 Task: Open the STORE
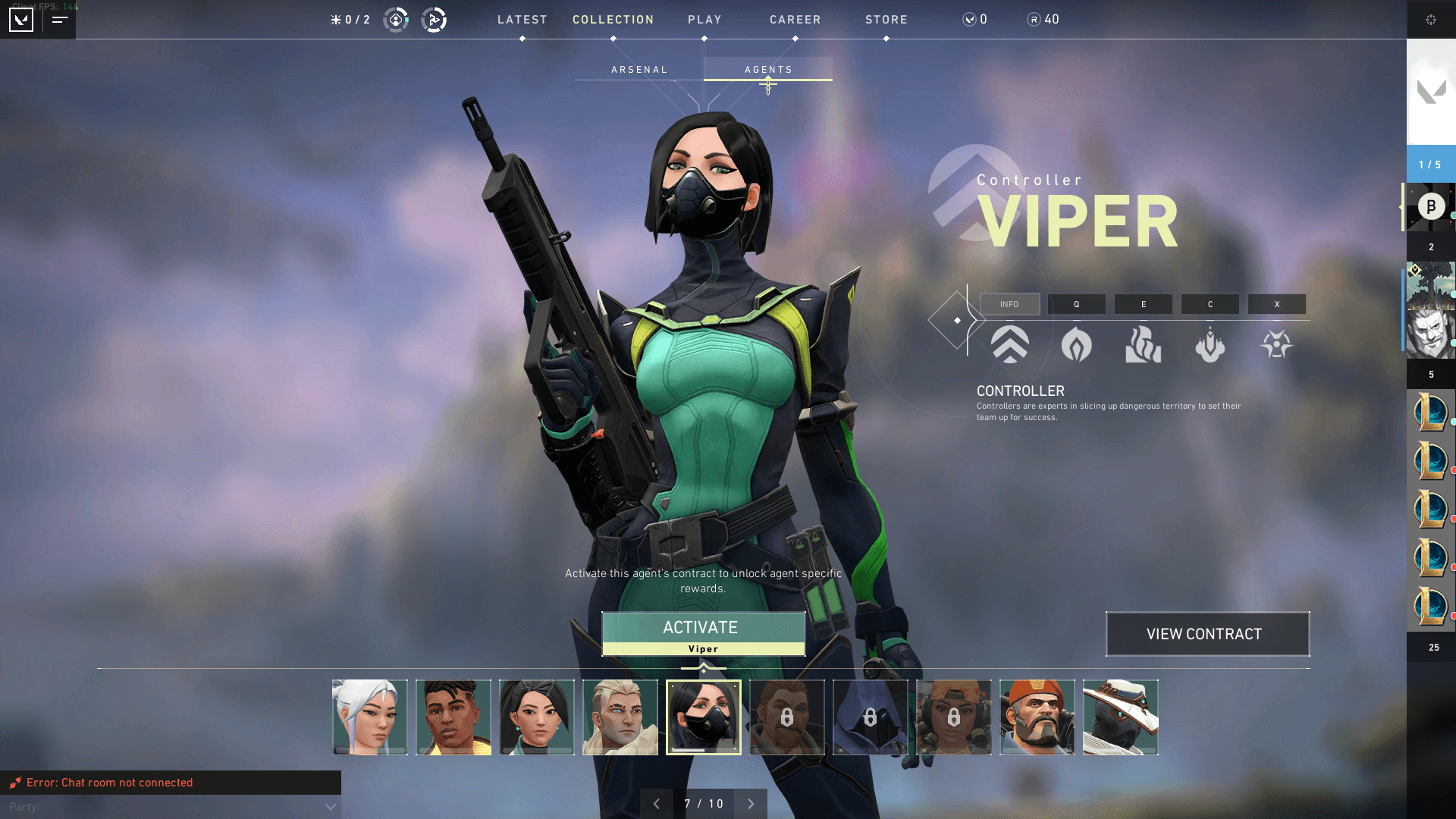point(886,20)
